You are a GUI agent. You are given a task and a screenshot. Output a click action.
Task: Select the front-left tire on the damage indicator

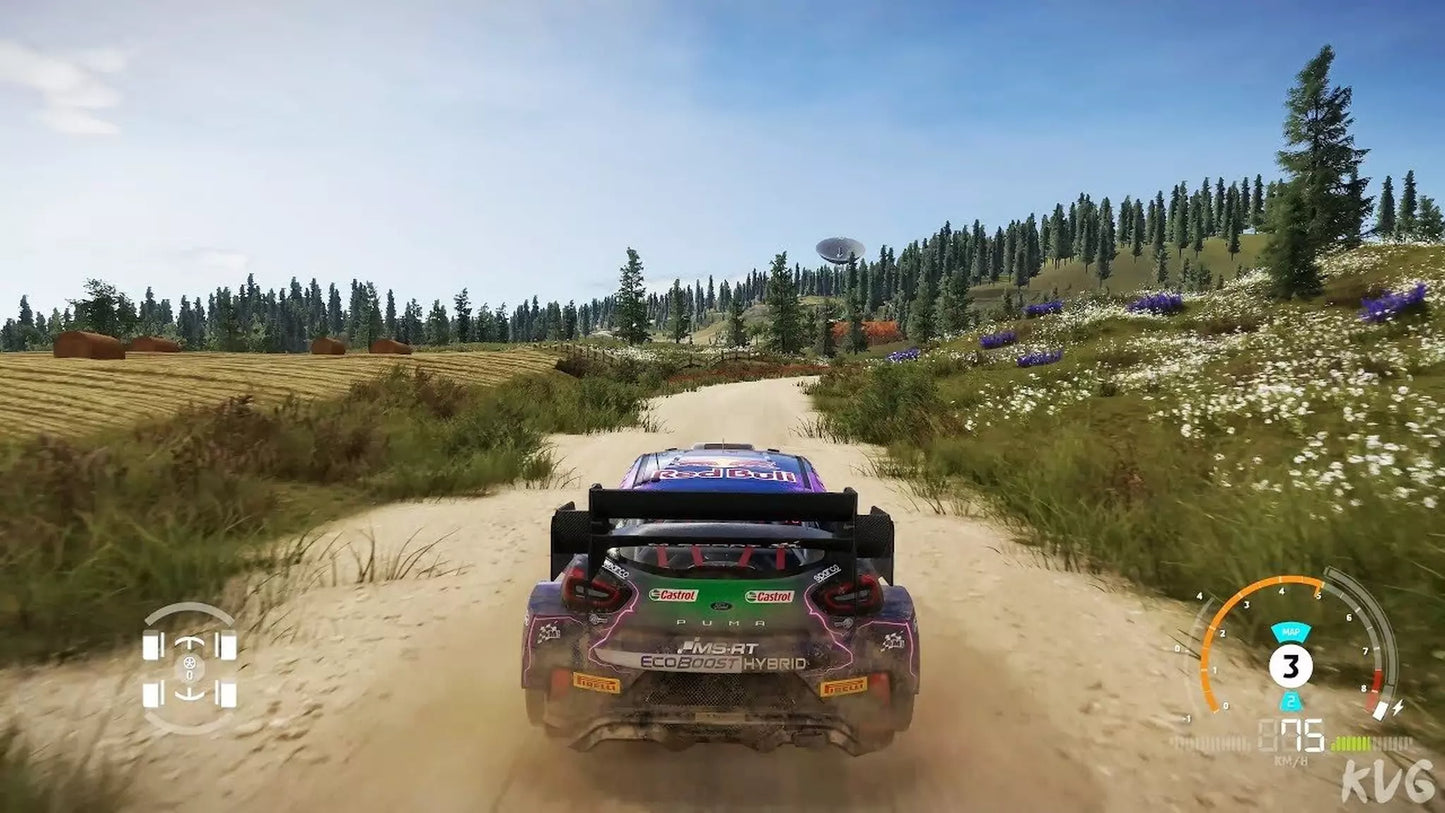[x=150, y=644]
